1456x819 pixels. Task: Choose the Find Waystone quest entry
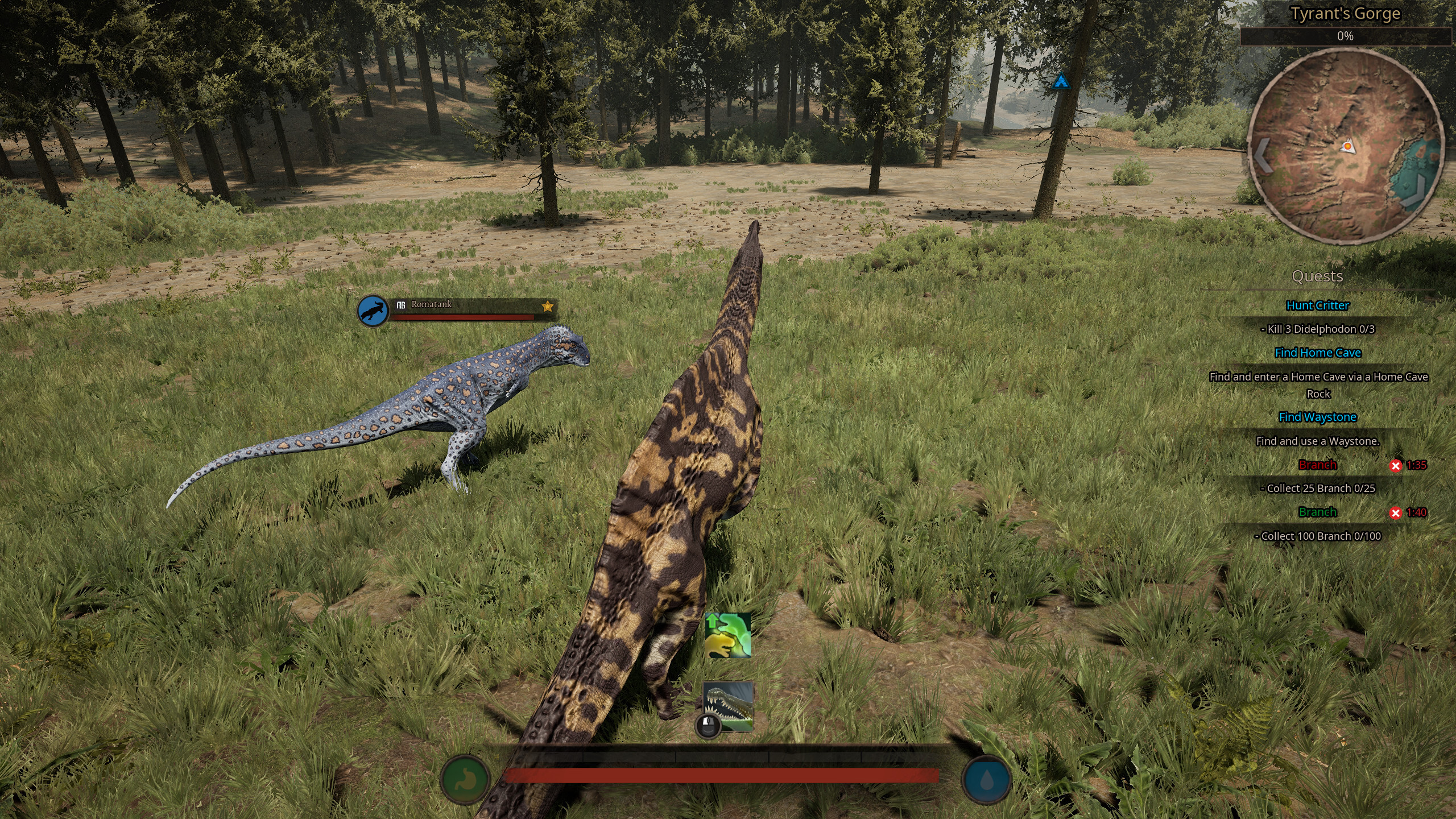(1317, 417)
